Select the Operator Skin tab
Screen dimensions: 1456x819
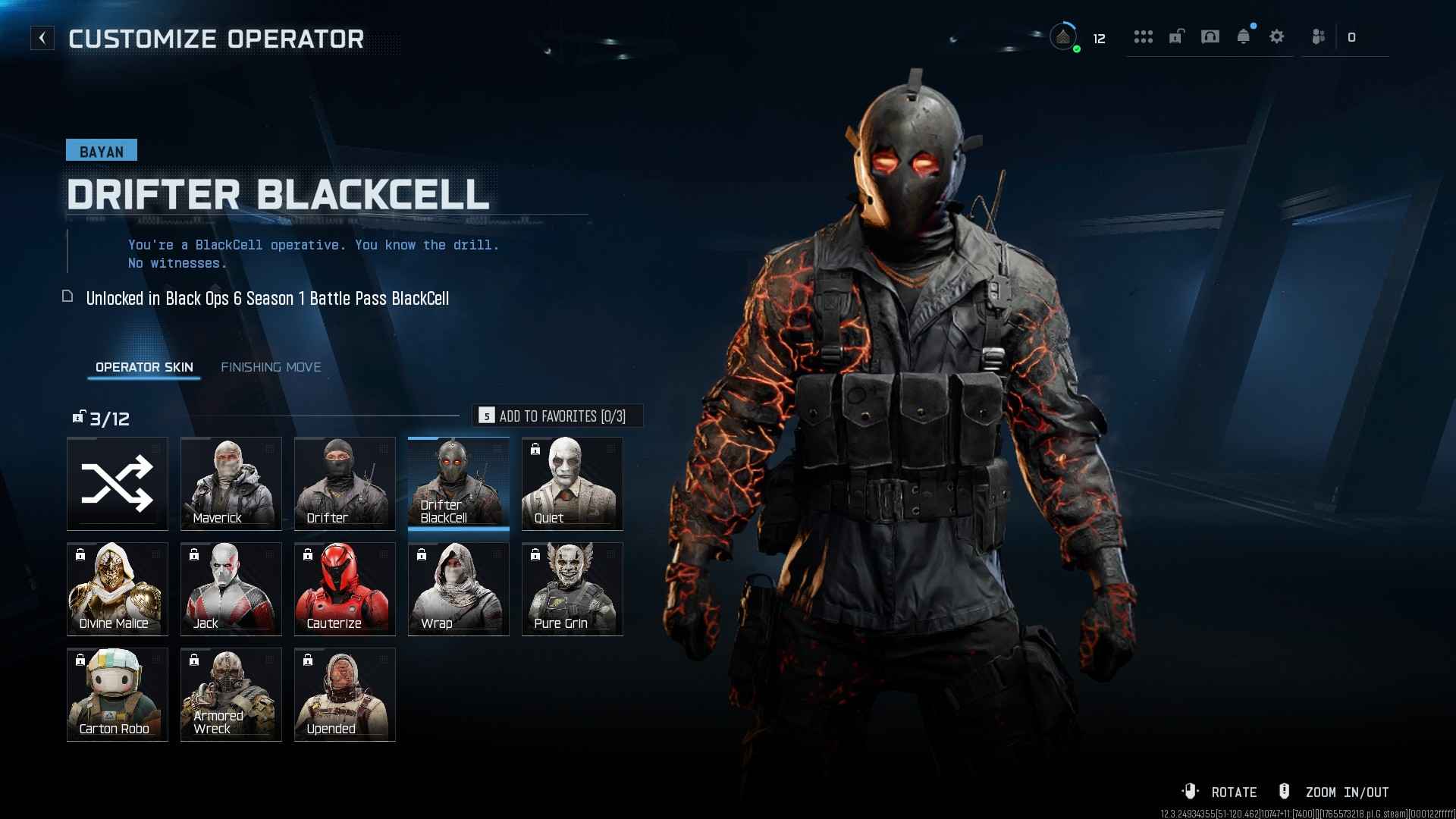click(143, 367)
